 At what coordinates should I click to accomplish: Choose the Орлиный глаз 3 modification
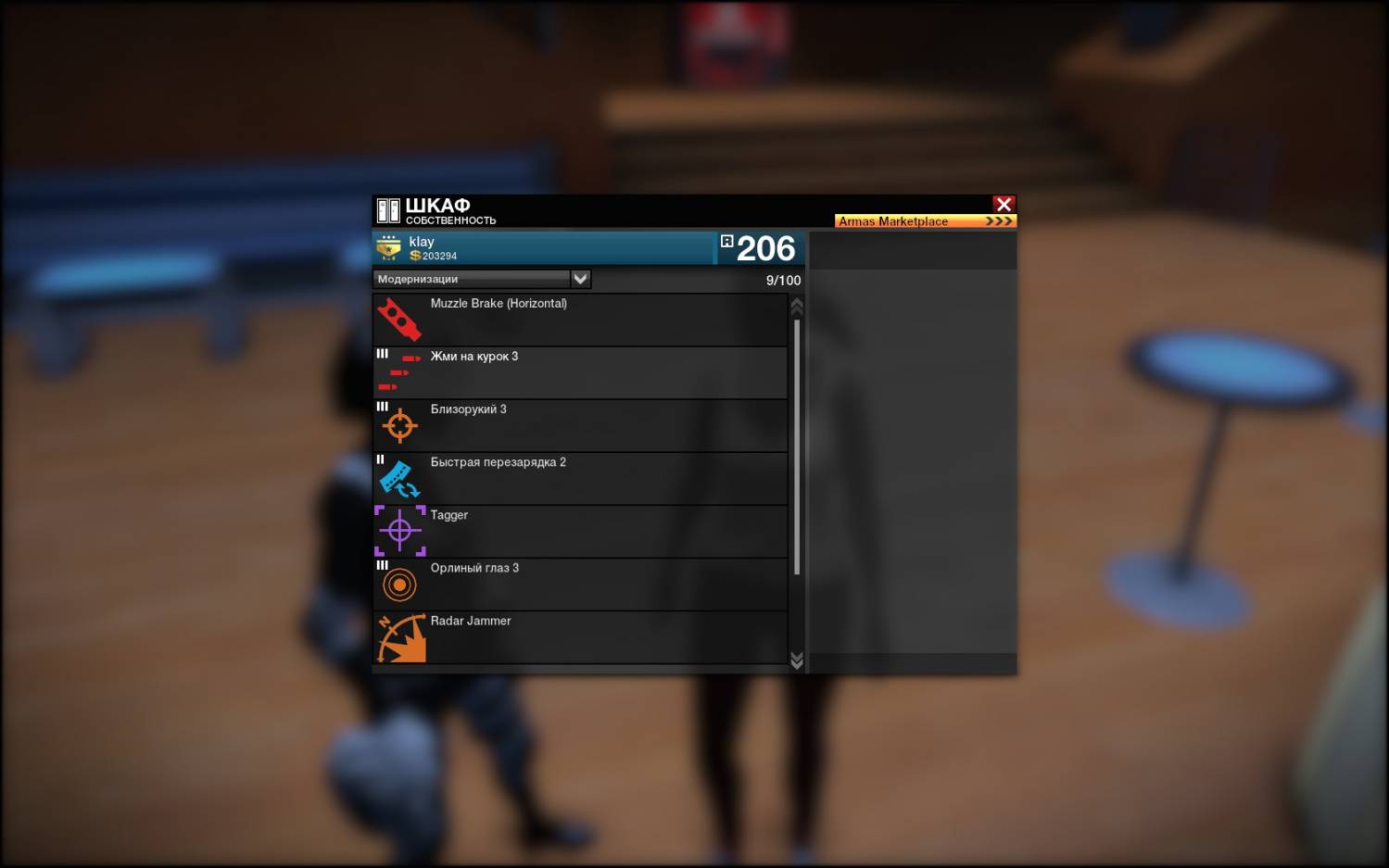[x=580, y=584]
